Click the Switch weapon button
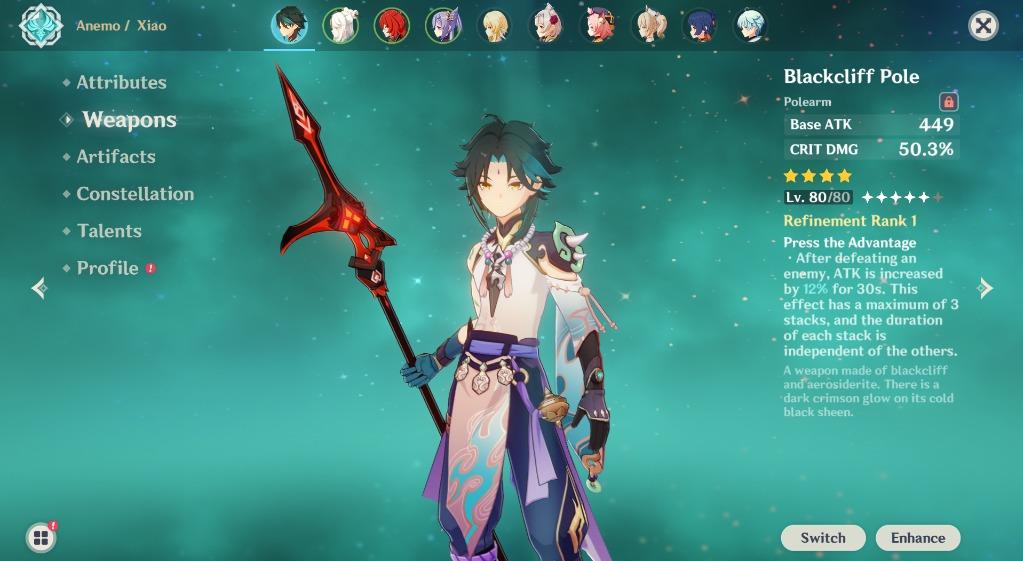The width and height of the screenshot is (1023, 561). (x=823, y=538)
